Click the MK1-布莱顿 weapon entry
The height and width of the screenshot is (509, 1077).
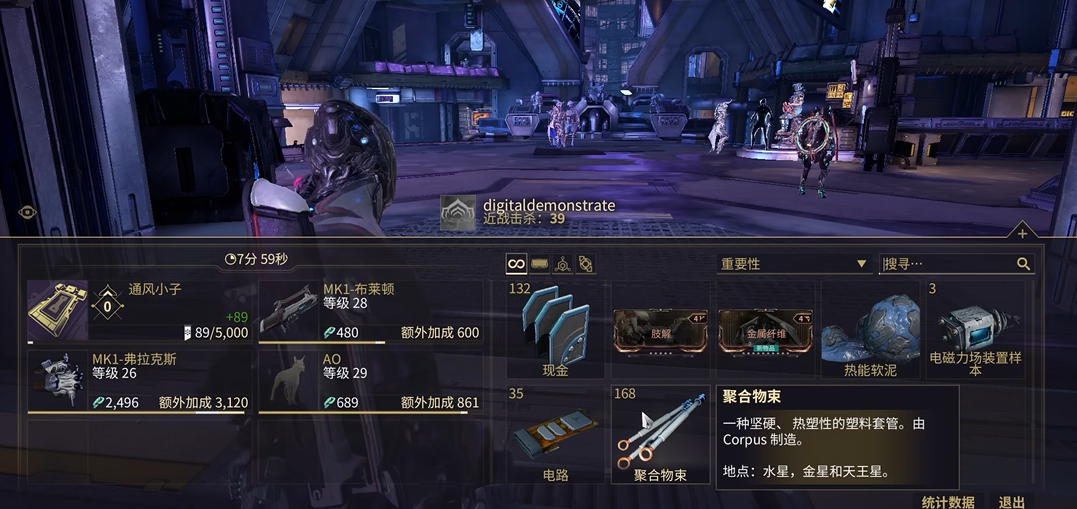[370, 311]
